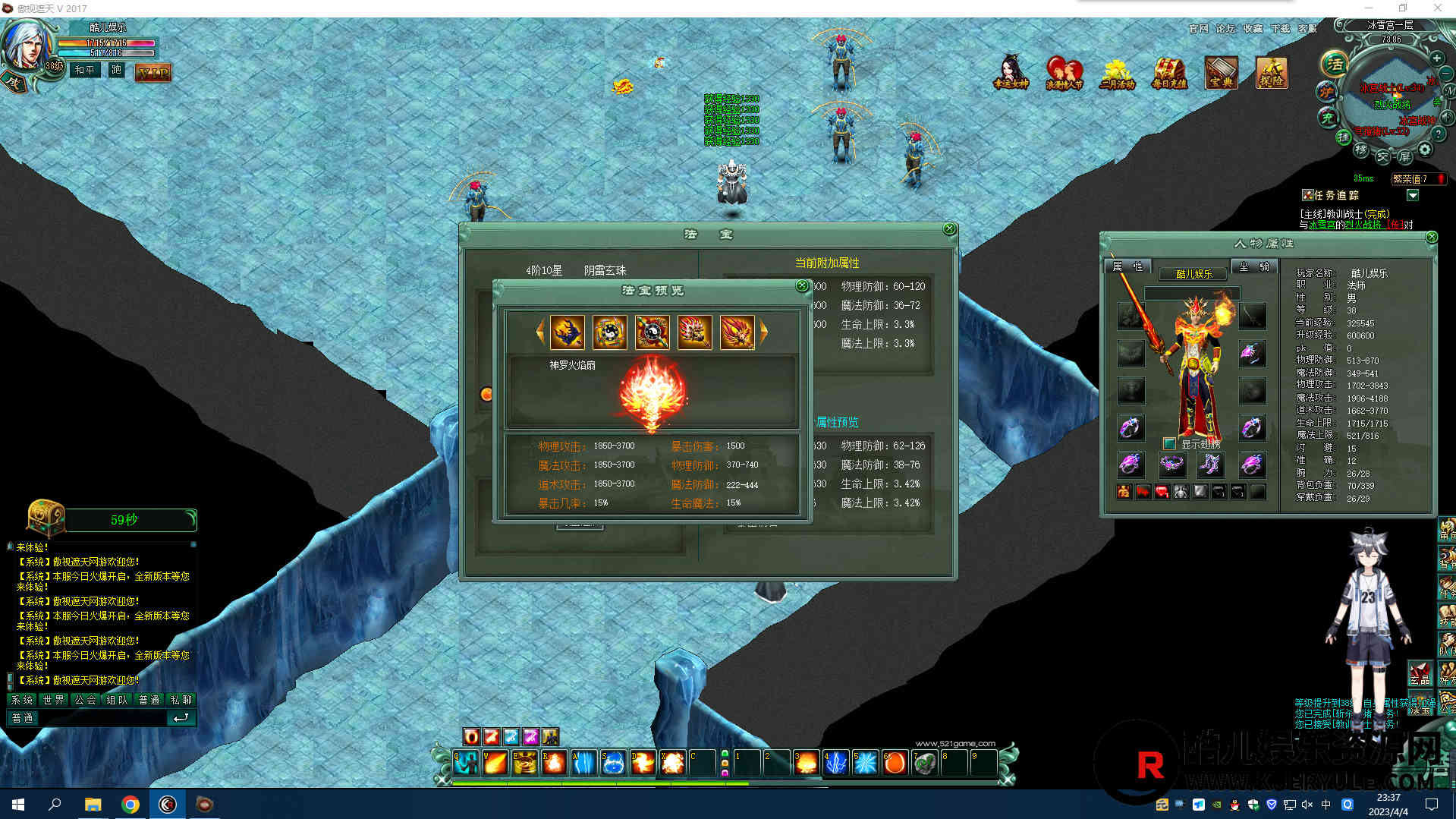Open the gear settings button near minimap

click(x=1425, y=150)
